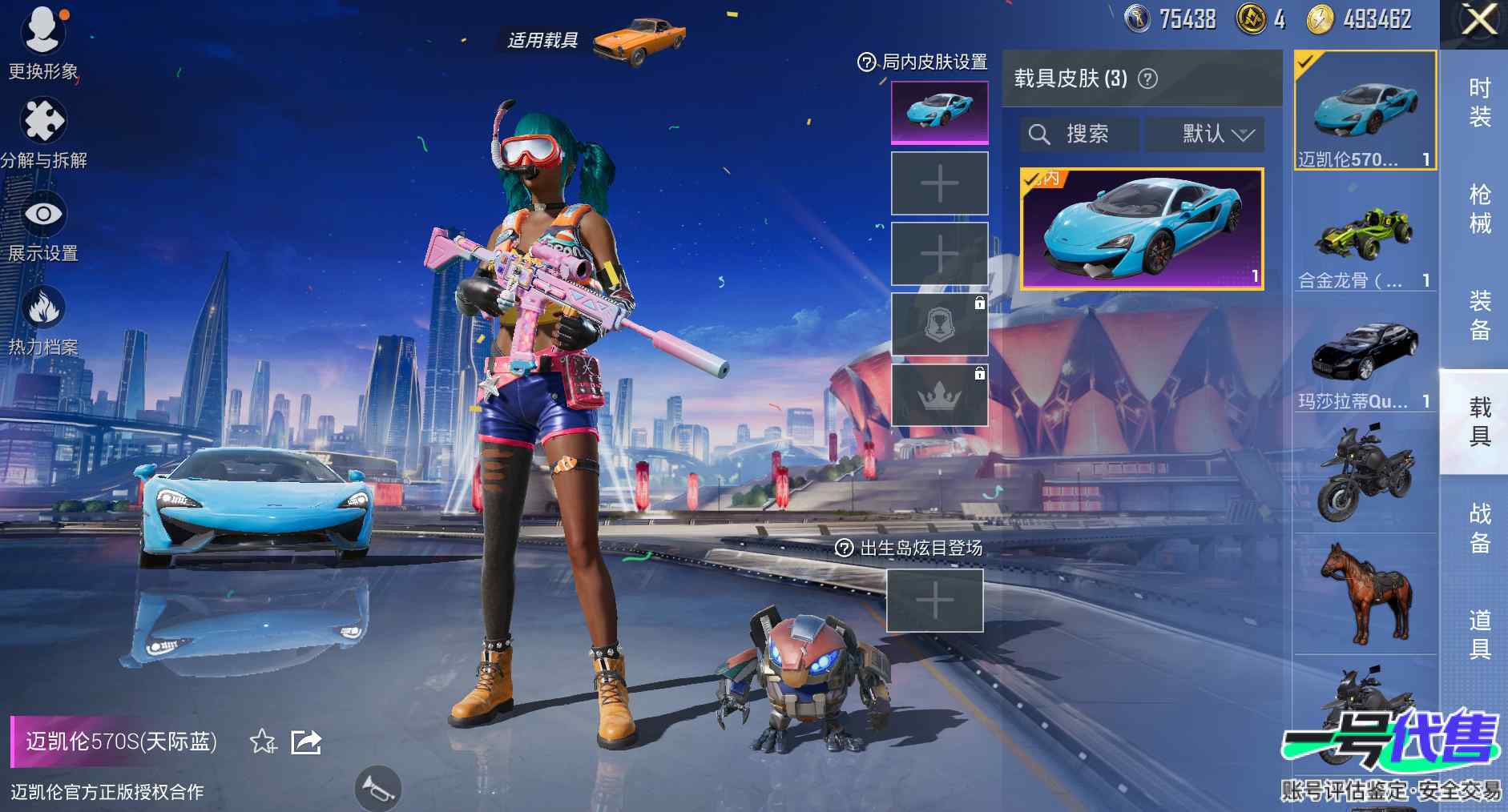1508x812 pixels.
Task: Switch to the 枪械 (firearms) tab
Action: click(1479, 209)
